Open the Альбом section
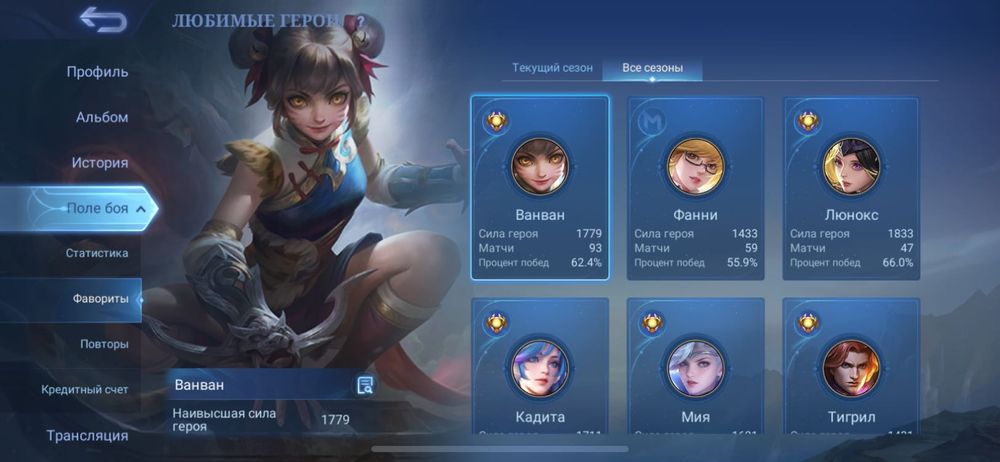The height and width of the screenshot is (462, 1000). [102, 117]
